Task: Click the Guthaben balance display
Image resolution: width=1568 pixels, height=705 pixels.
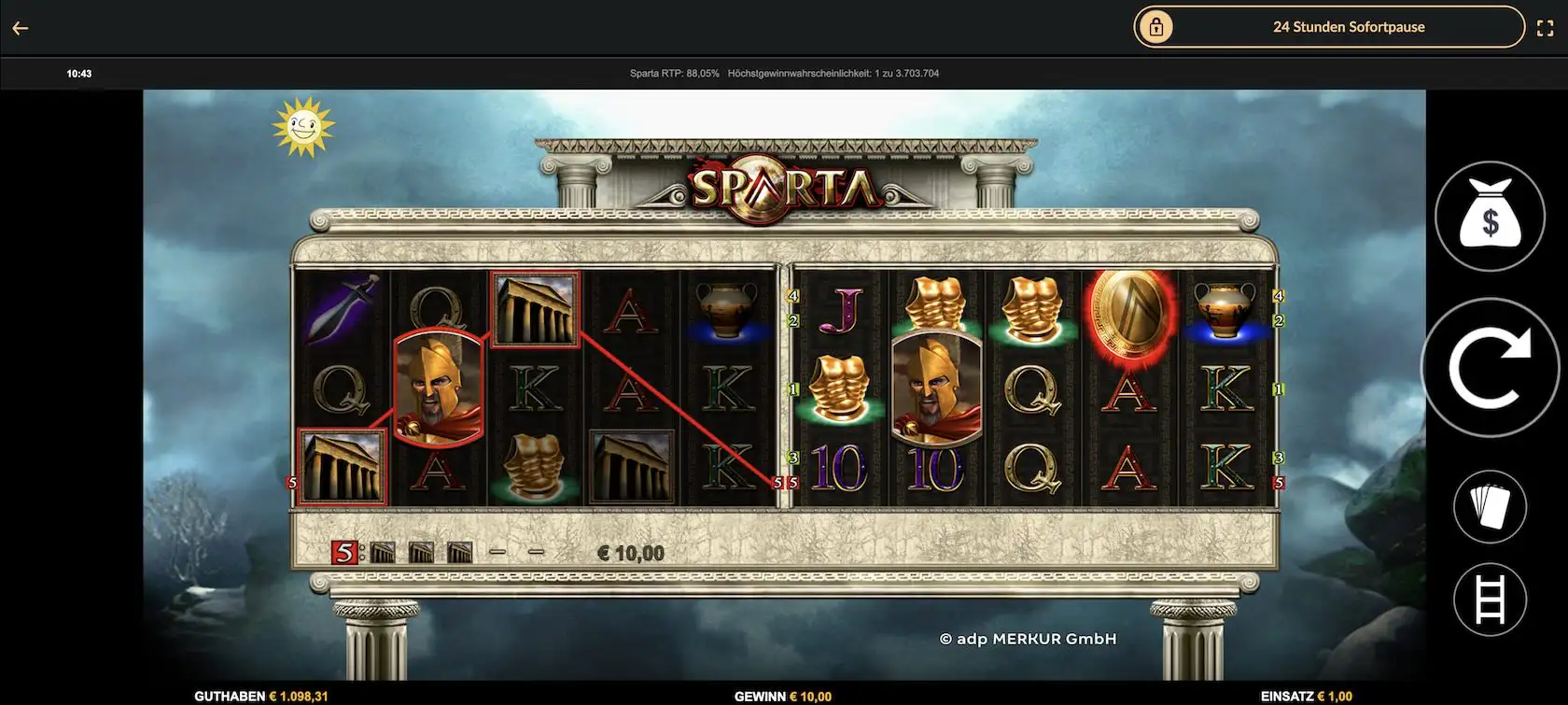Action: [261, 696]
